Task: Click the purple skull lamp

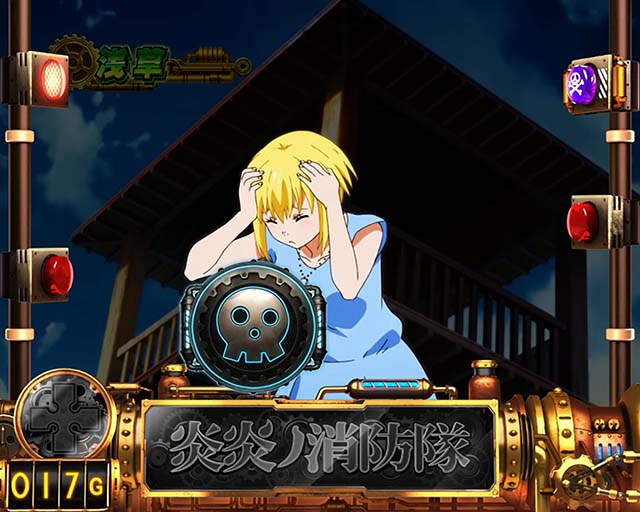Action: click(583, 83)
